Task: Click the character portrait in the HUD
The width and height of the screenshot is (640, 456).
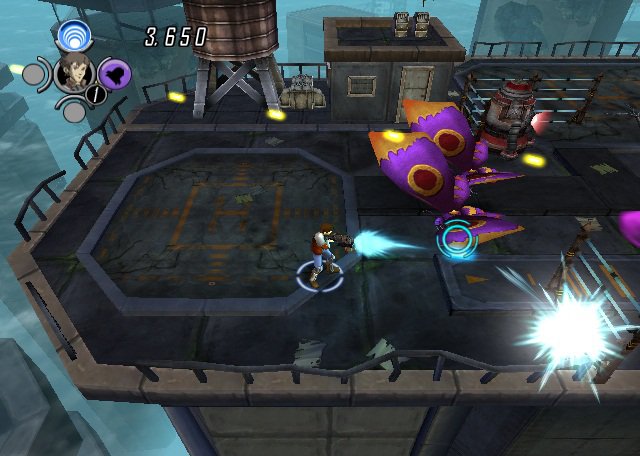Action: click(74, 73)
